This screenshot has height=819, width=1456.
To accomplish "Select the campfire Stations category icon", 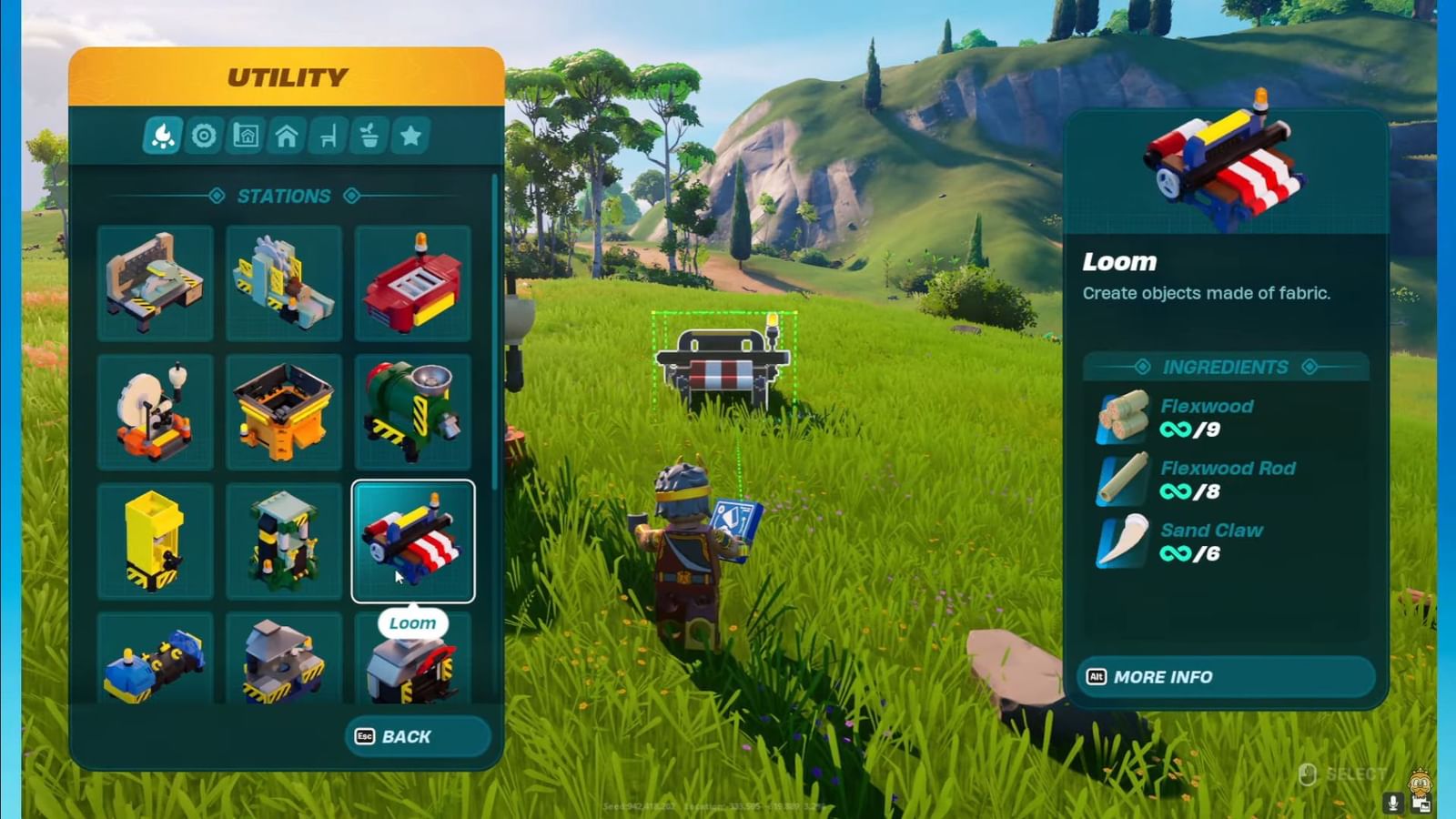I will (x=162, y=136).
